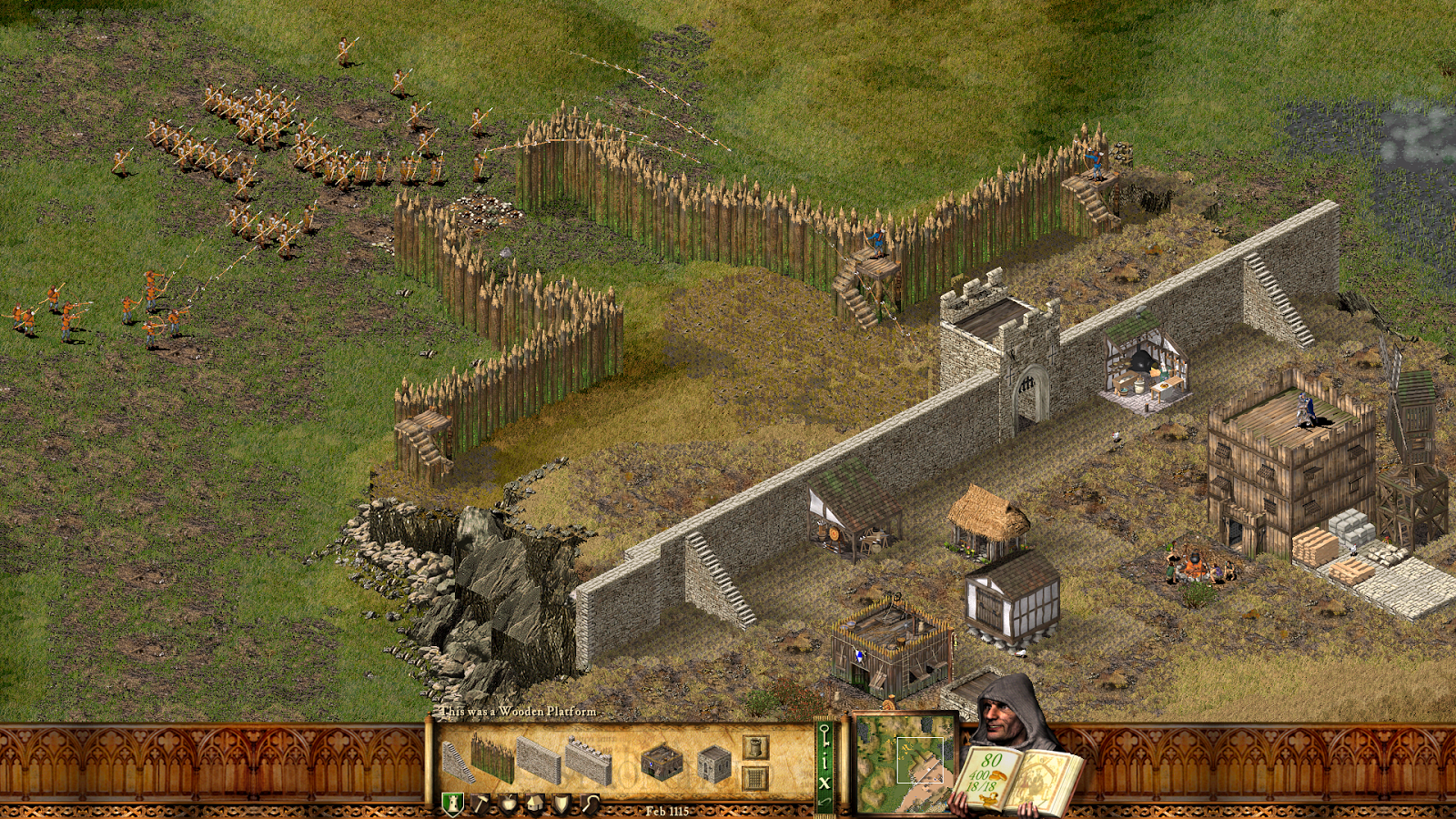Open the towers submenu
This screenshot has width=1456, height=819.
(755, 747)
